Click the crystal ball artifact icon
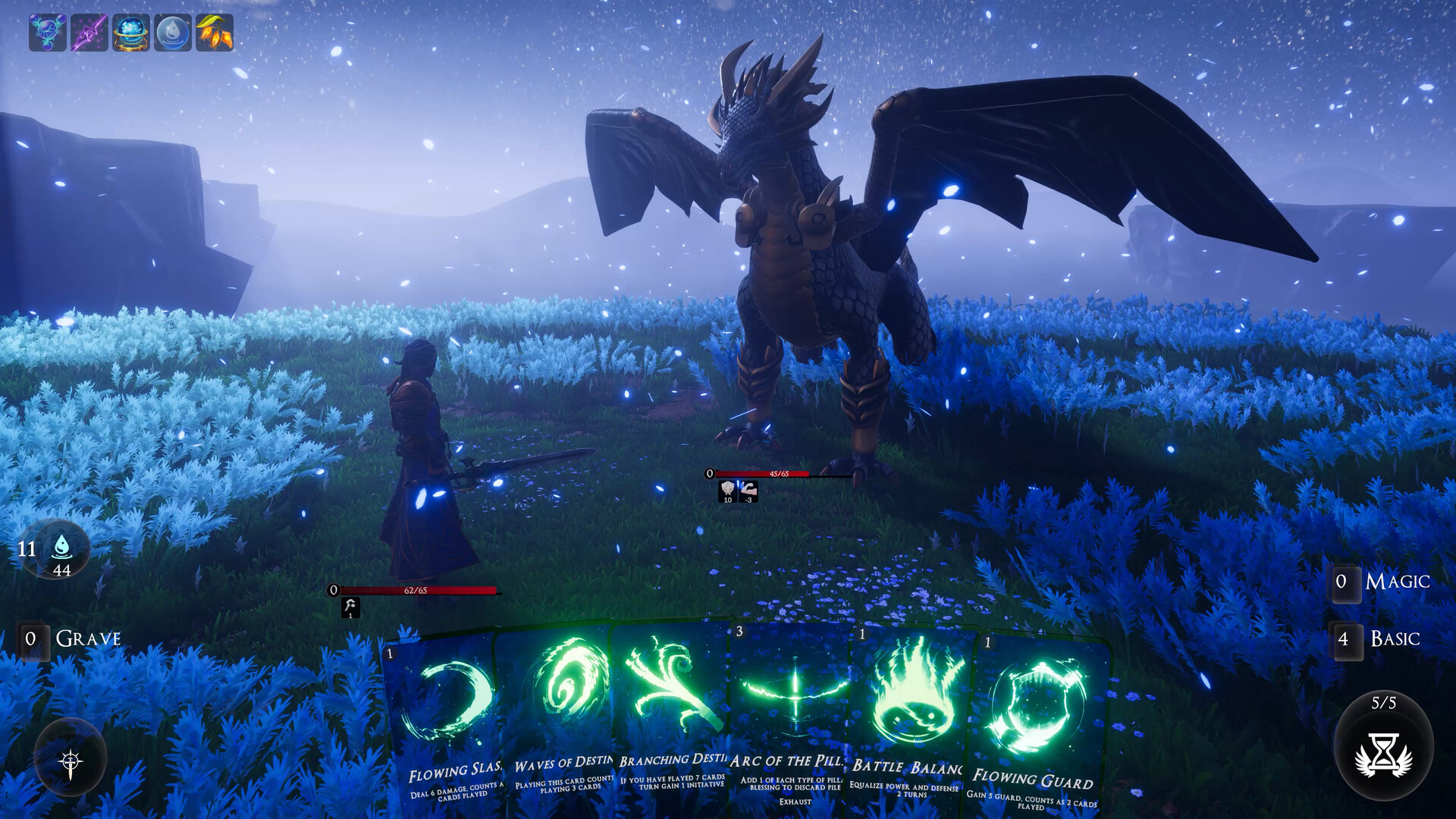The image size is (1456, 819). point(130,32)
